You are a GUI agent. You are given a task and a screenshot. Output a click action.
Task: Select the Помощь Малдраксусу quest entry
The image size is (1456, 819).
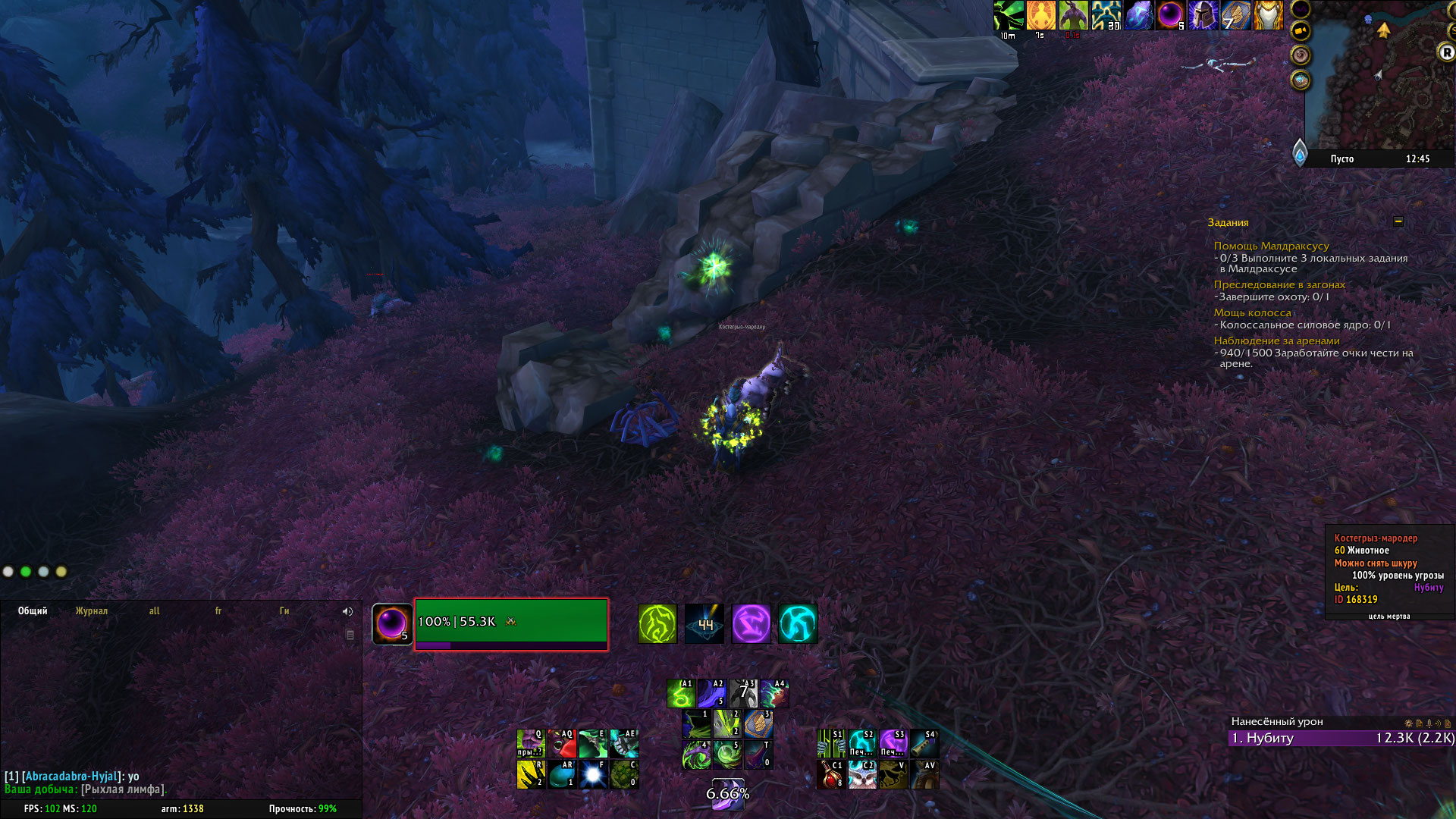tap(1271, 246)
